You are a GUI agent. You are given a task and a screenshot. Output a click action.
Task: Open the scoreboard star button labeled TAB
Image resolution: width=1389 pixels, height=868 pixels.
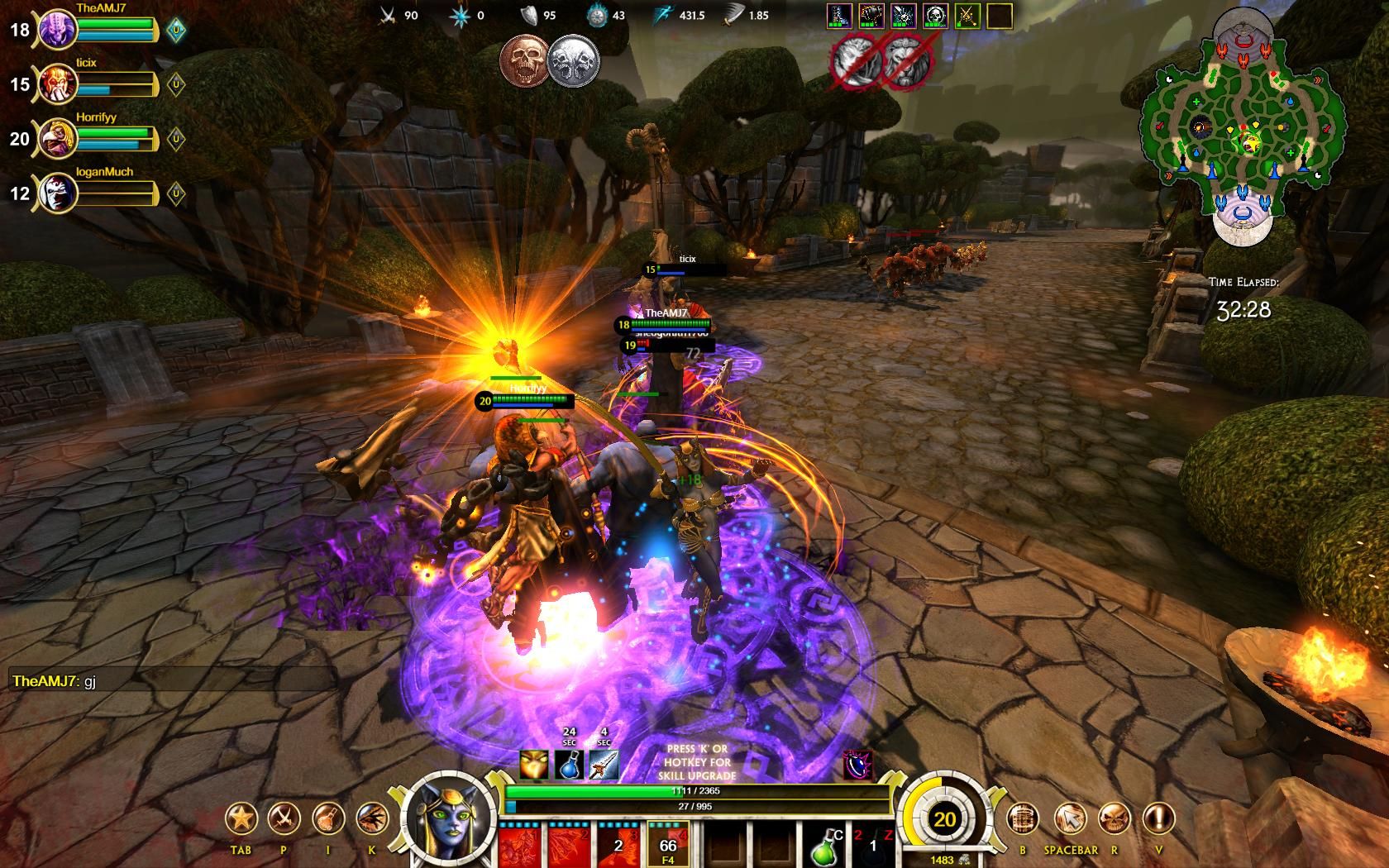tap(241, 818)
